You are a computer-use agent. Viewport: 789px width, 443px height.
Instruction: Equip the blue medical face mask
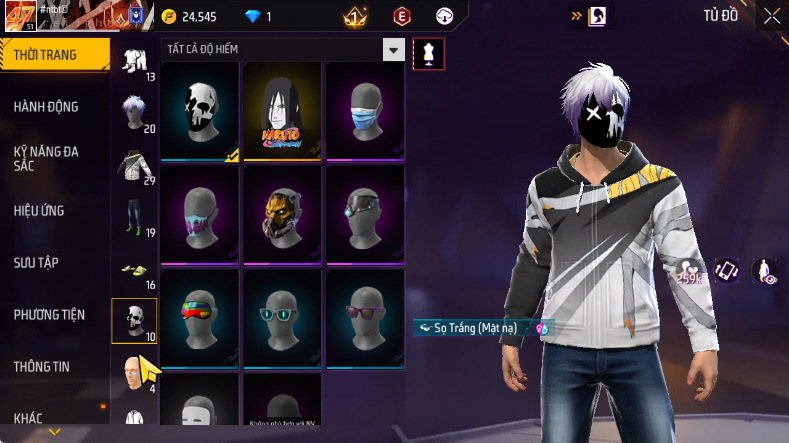pyautogui.click(x=365, y=111)
